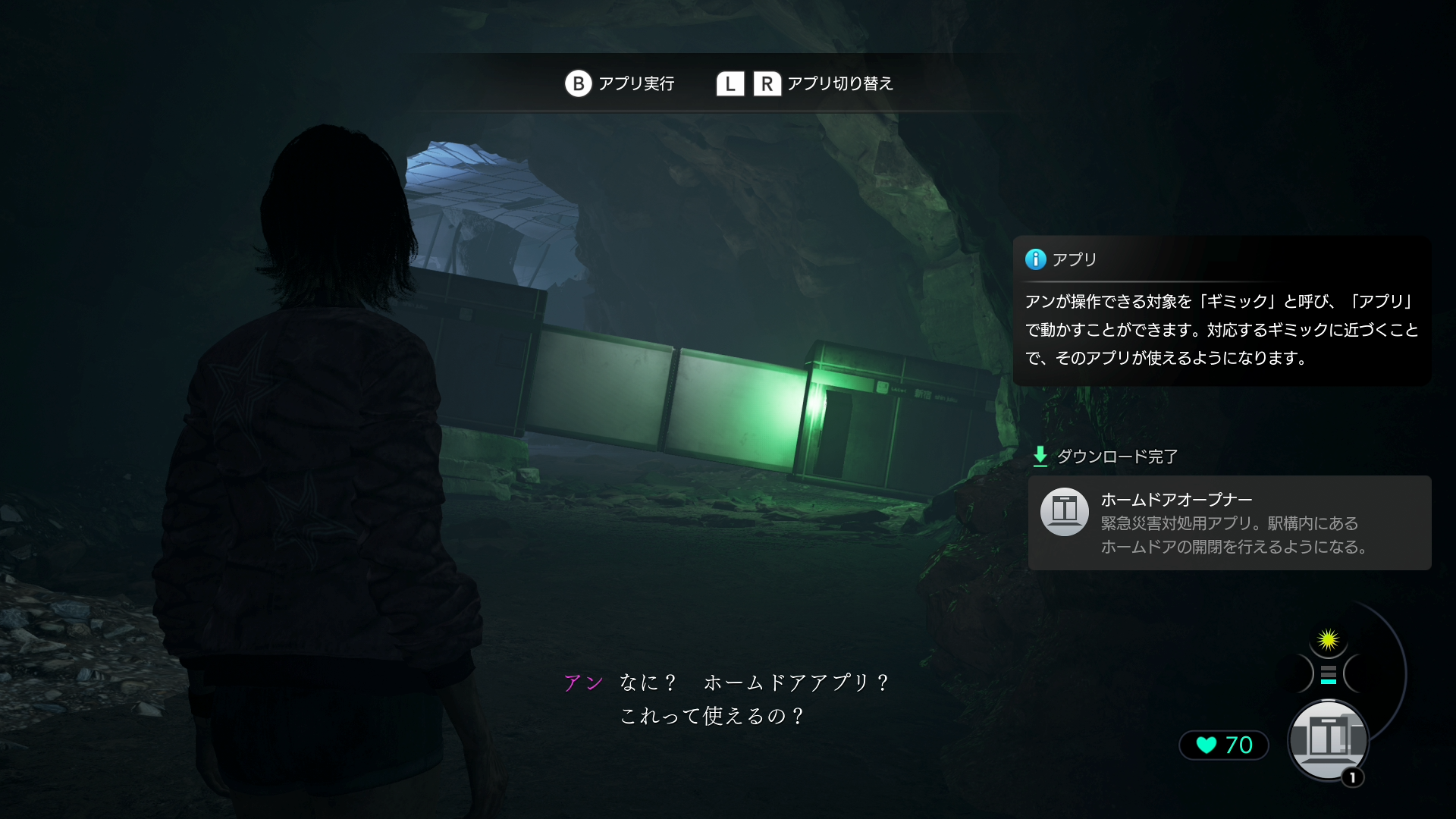Viewport: 1456px width, 819px height.
Task: Click the menu lines icon in the radial dial
Action: tap(1328, 670)
